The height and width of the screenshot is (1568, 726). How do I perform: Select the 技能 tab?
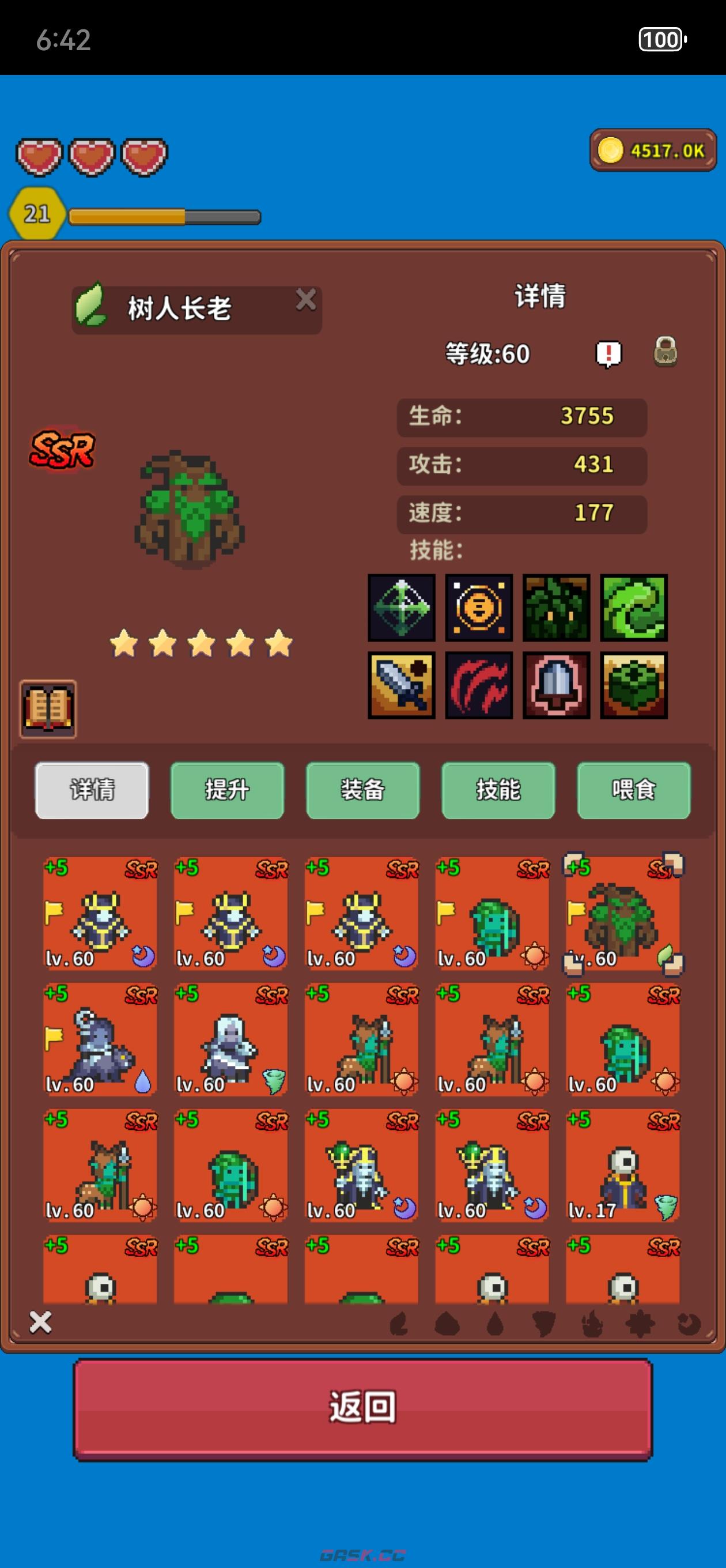[498, 790]
